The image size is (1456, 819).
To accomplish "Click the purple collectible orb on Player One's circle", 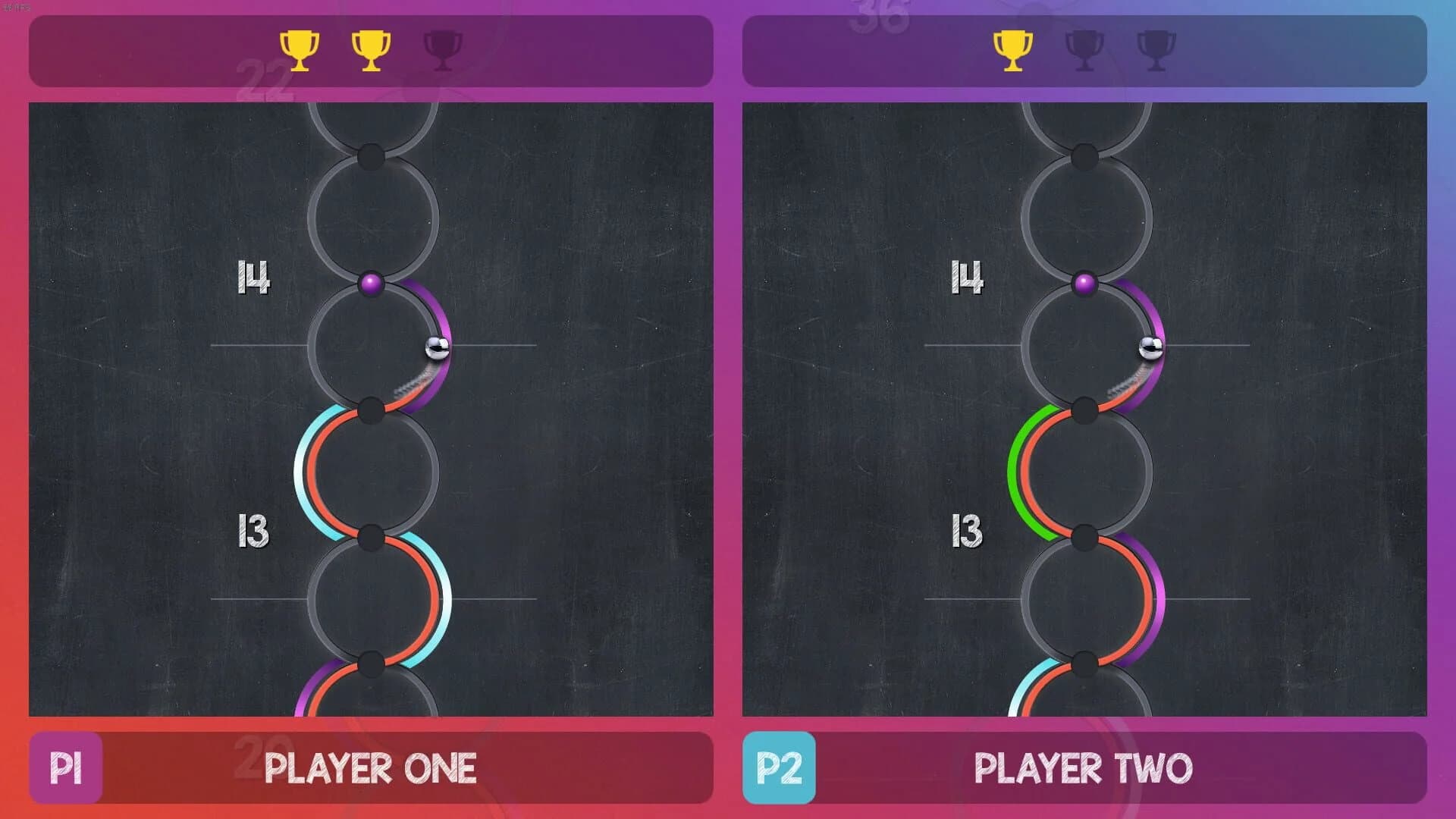I will [x=371, y=284].
